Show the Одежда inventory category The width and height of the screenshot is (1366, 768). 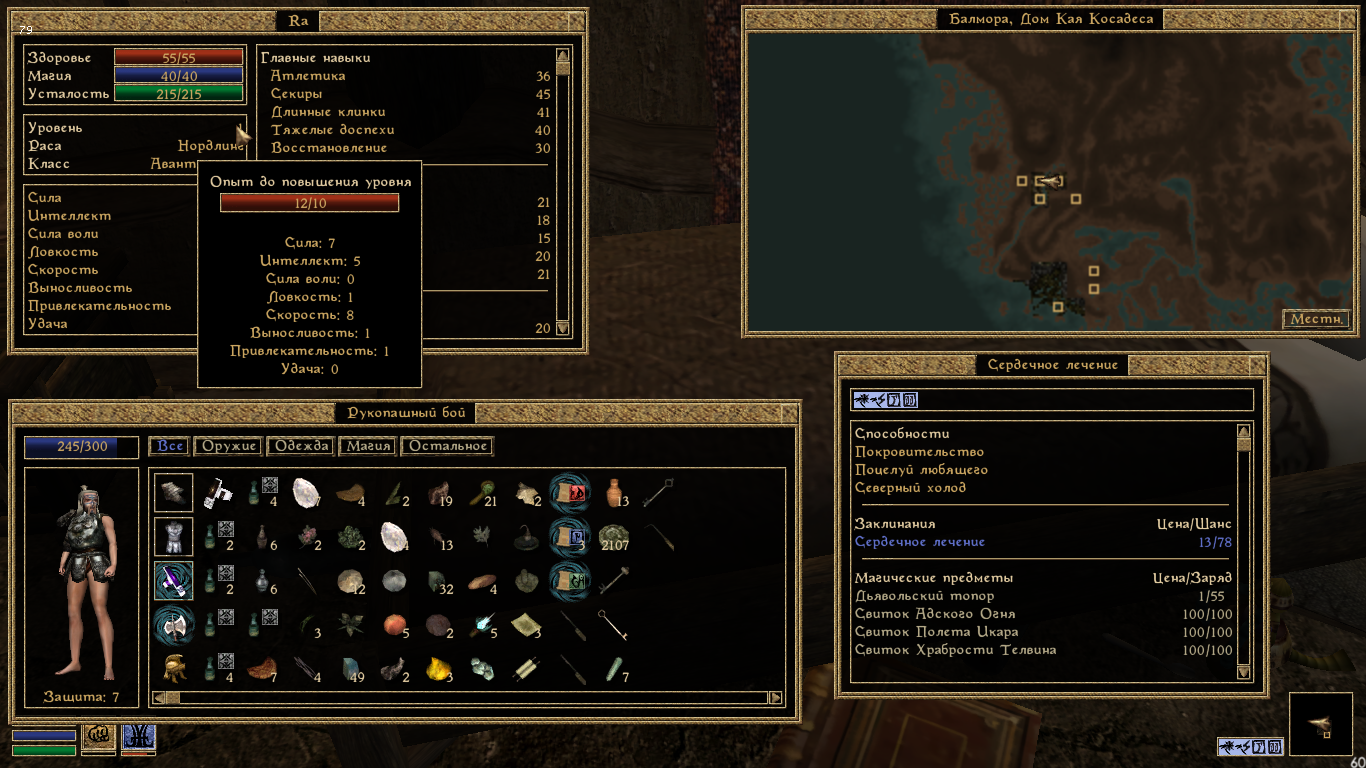301,446
